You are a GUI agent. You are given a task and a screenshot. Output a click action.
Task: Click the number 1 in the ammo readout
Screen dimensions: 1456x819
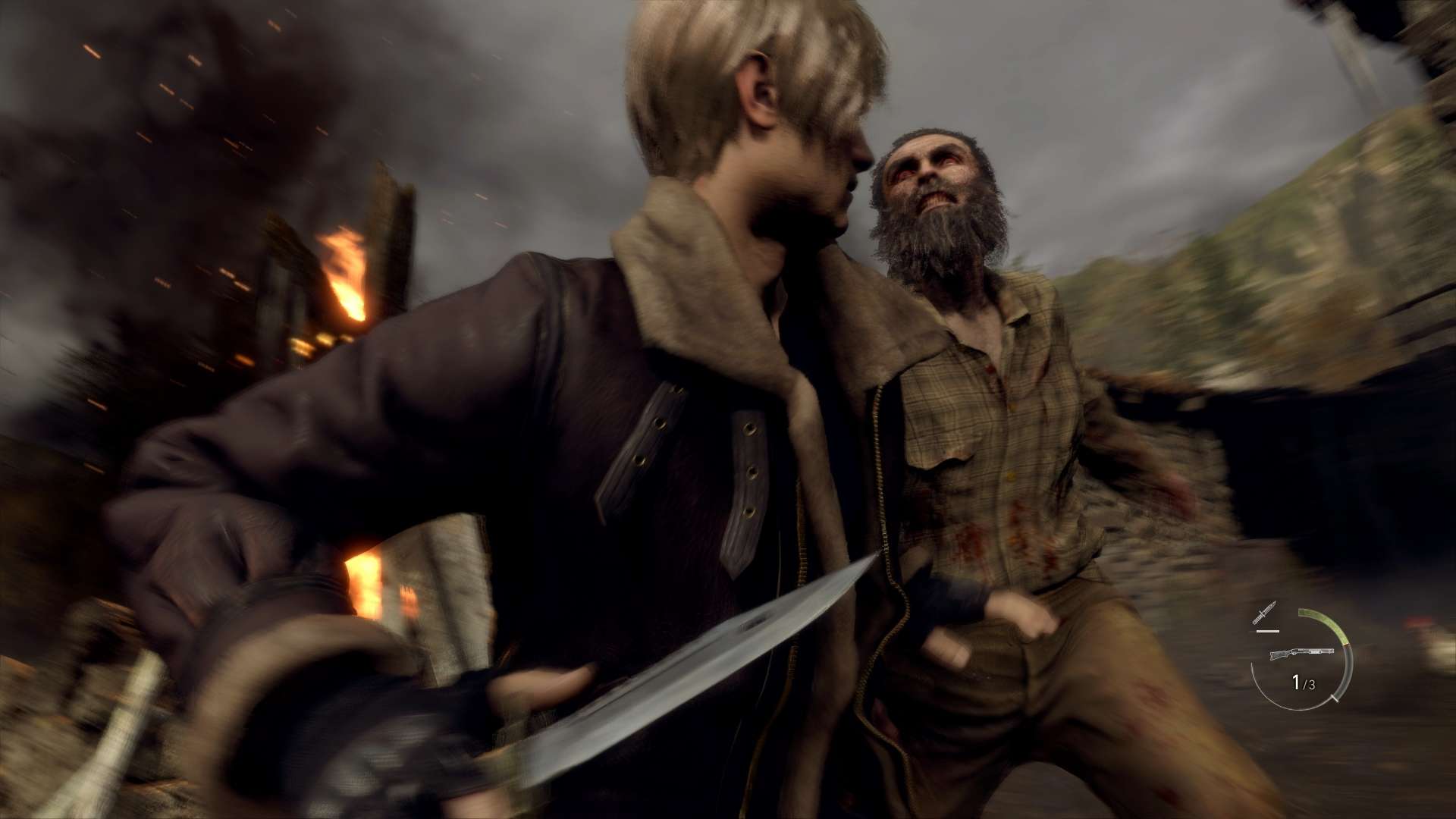pyautogui.click(x=1295, y=683)
